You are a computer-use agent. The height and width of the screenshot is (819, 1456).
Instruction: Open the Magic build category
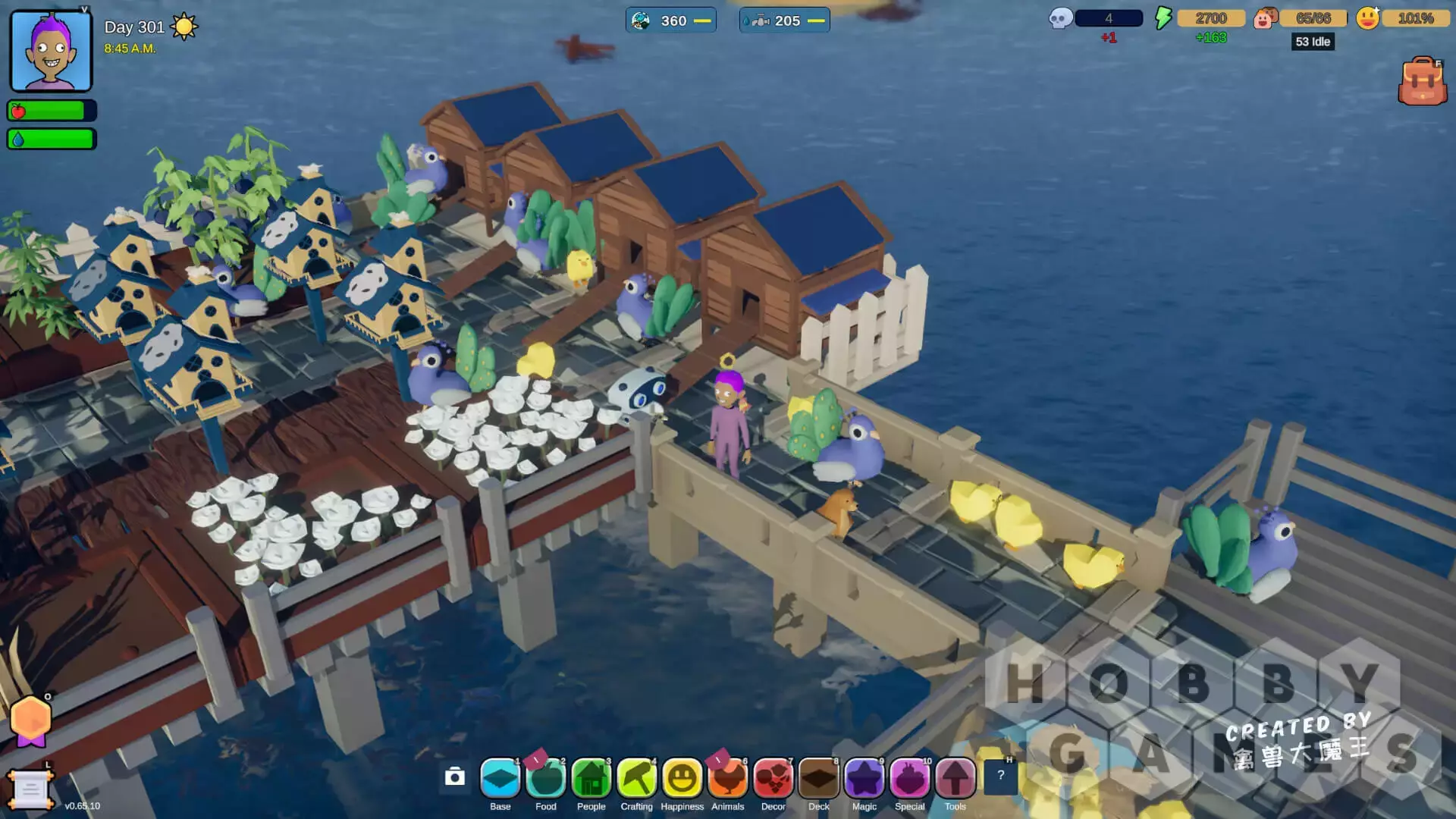tap(864, 779)
